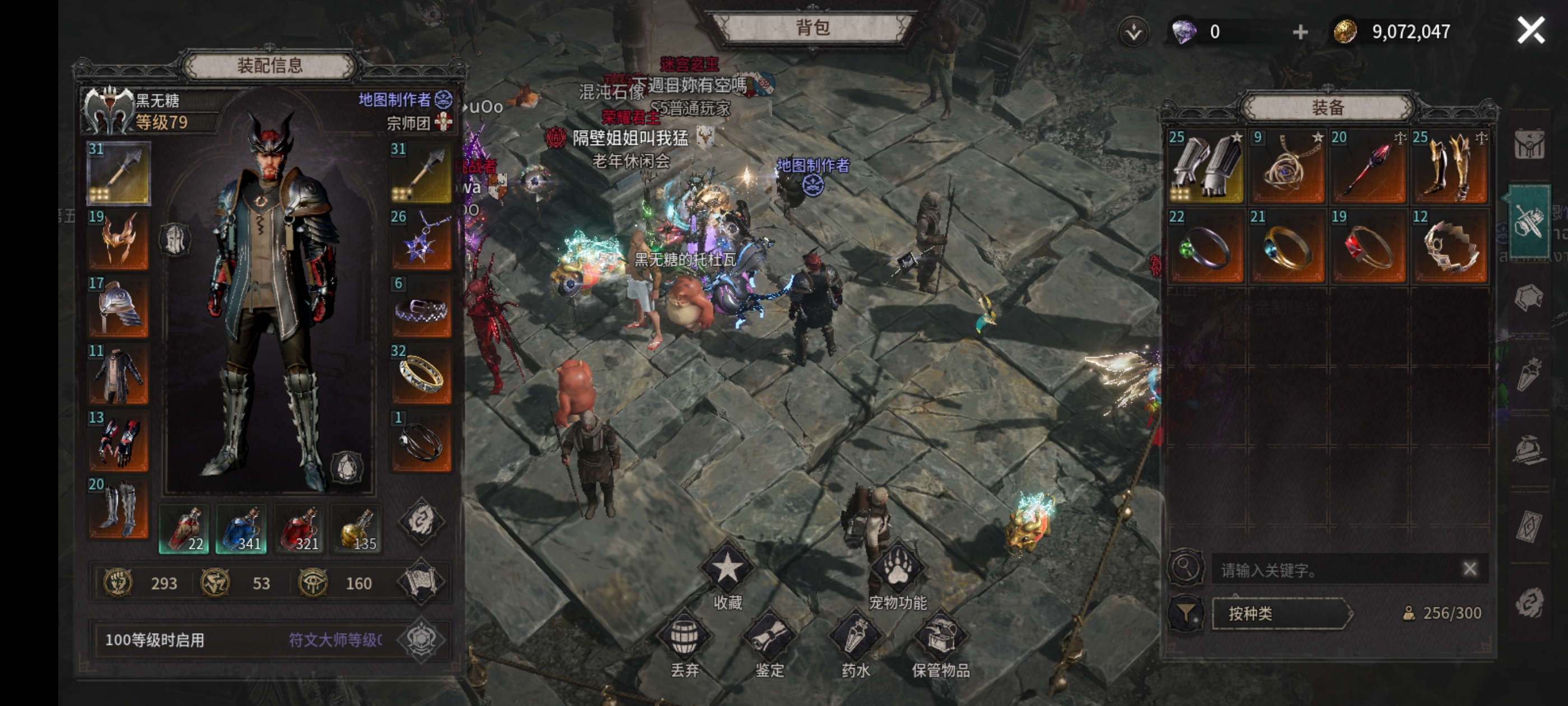Choose the golden boots inventory item
The height and width of the screenshot is (706, 1568).
(1450, 167)
